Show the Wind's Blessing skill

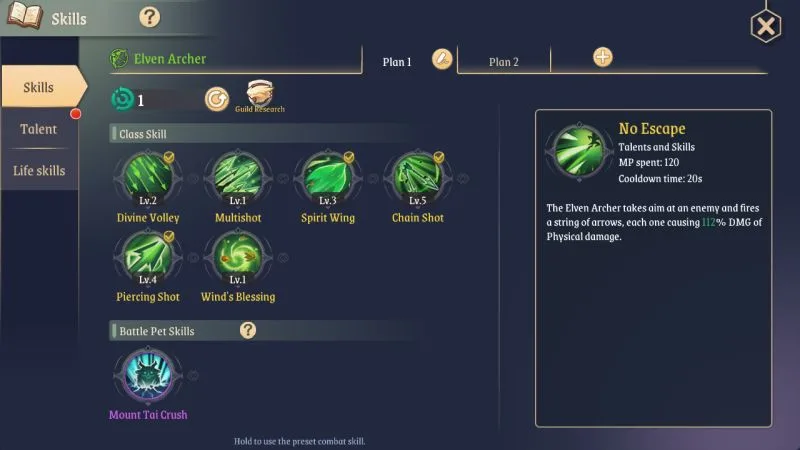(x=237, y=257)
